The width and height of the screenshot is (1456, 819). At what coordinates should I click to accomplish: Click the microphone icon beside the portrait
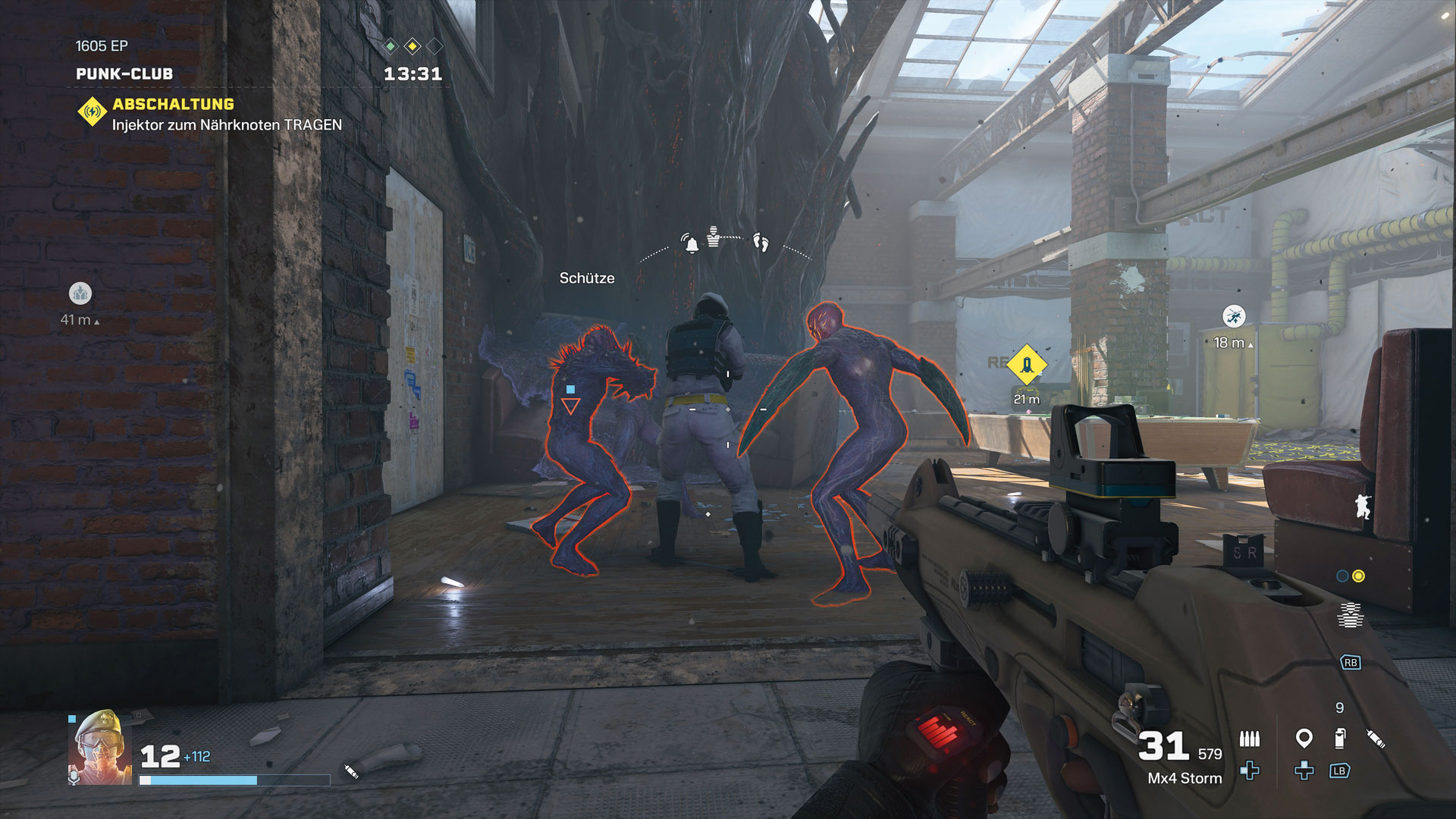pyautogui.click(x=74, y=777)
